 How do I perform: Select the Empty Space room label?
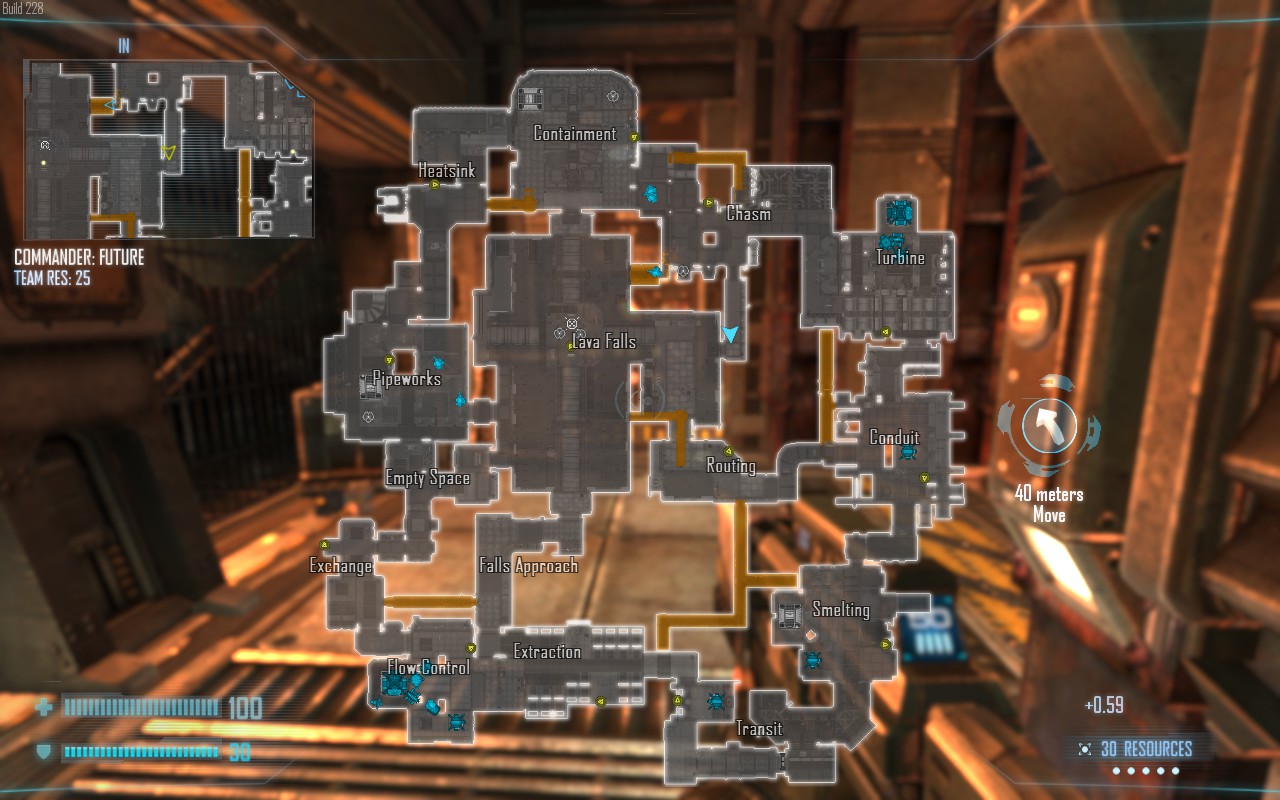428,479
